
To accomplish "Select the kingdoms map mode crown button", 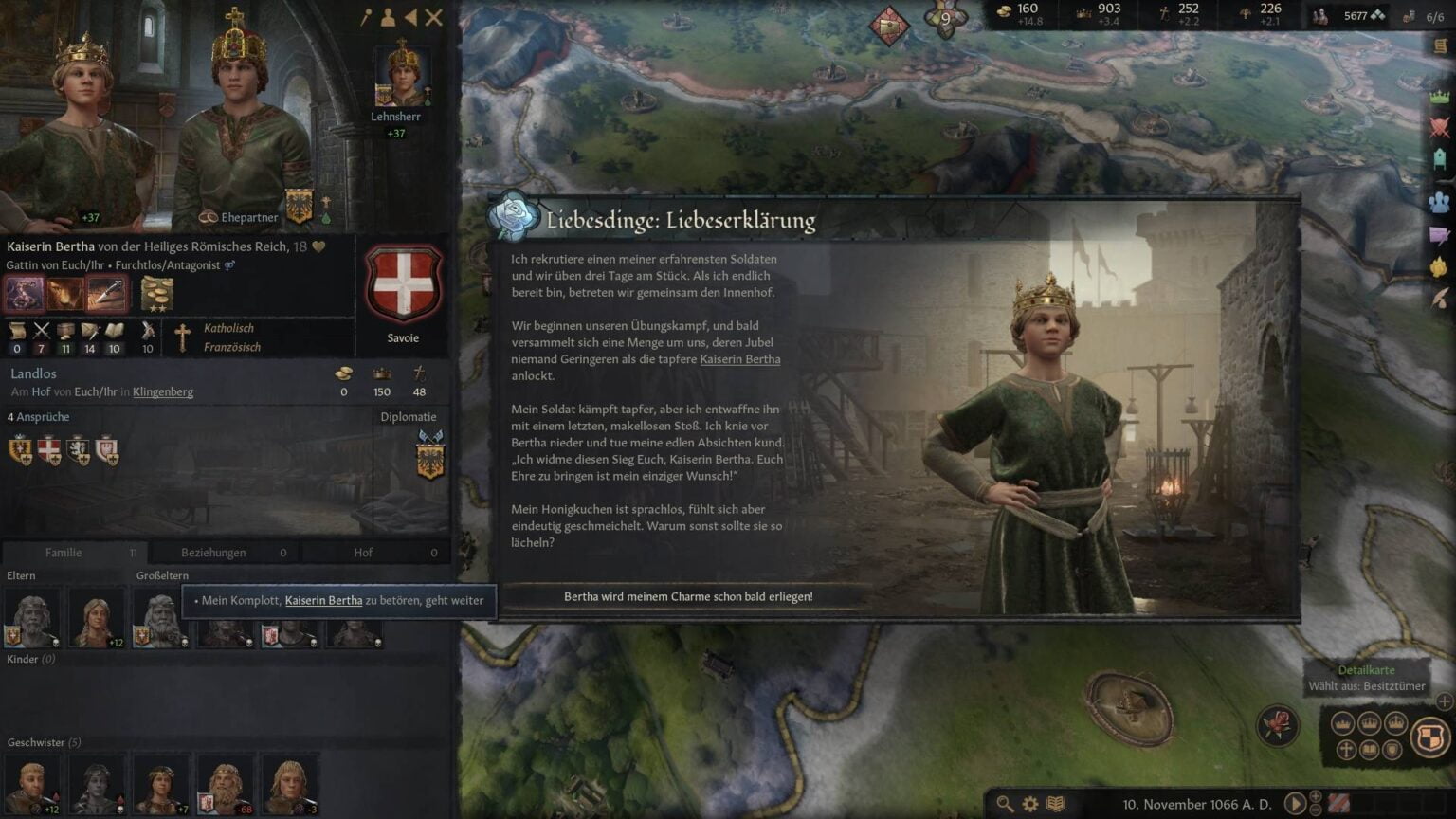I will pos(1370,723).
